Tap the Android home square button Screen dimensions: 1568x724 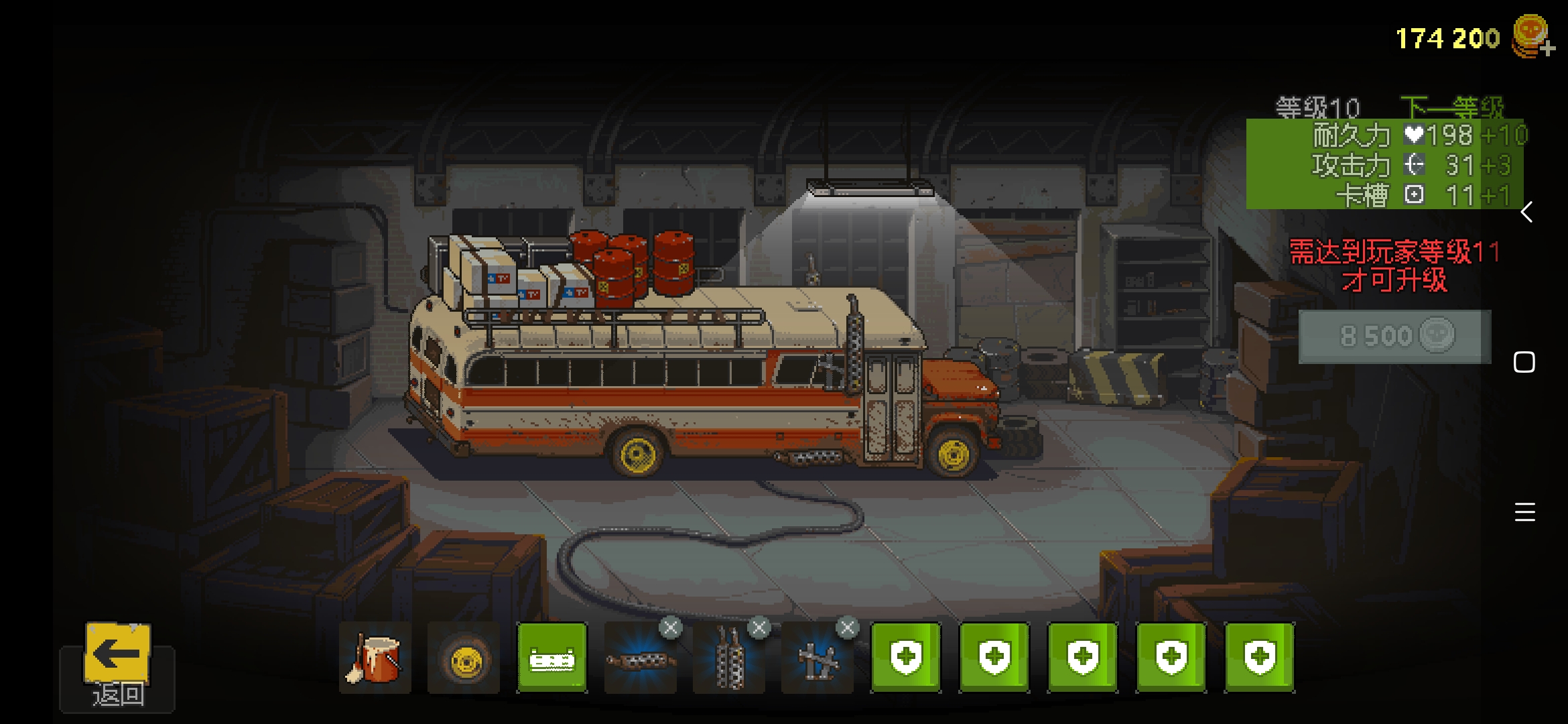point(1524,362)
